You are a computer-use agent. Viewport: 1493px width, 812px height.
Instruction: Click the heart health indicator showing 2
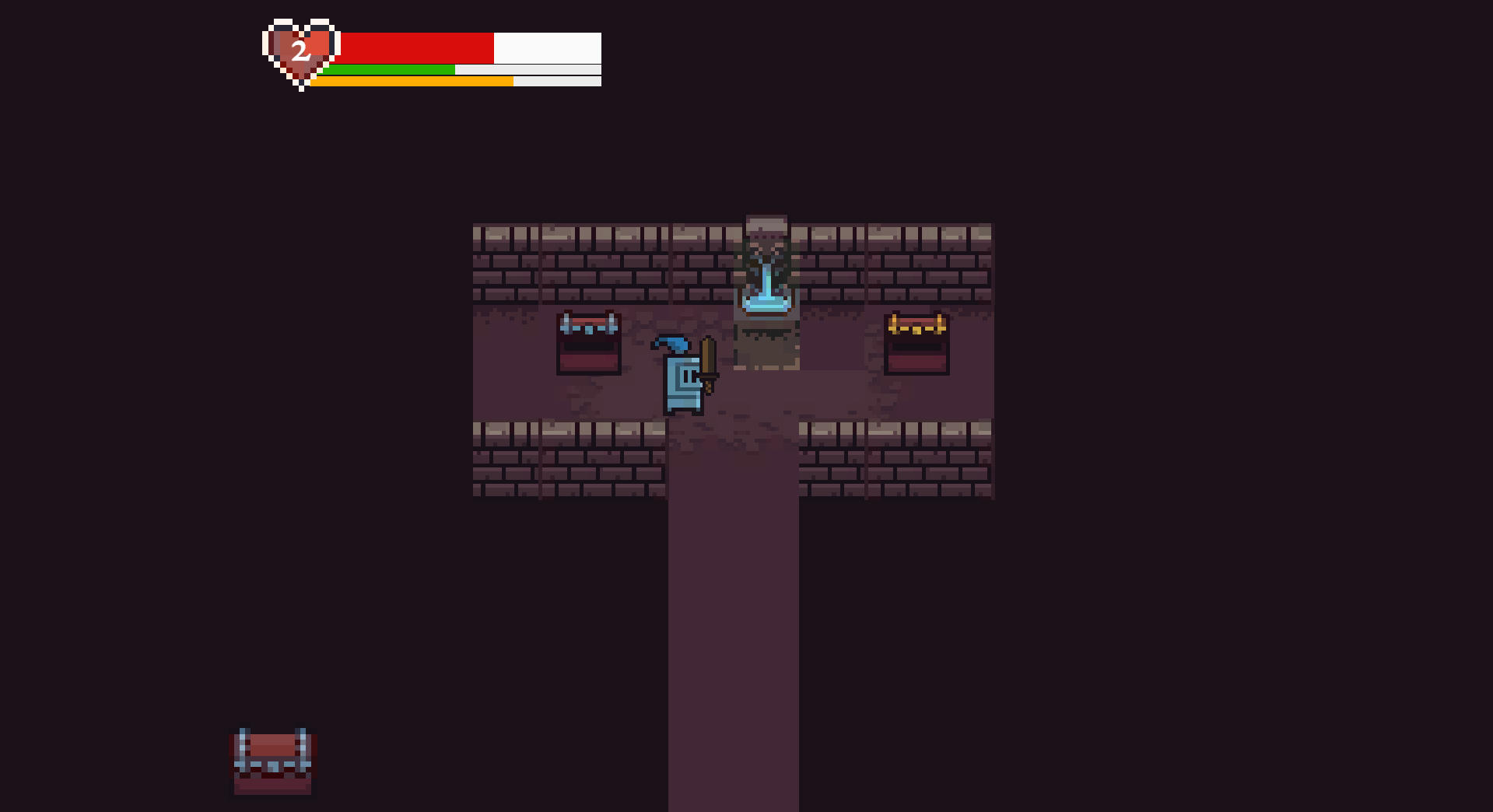point(300,52)
